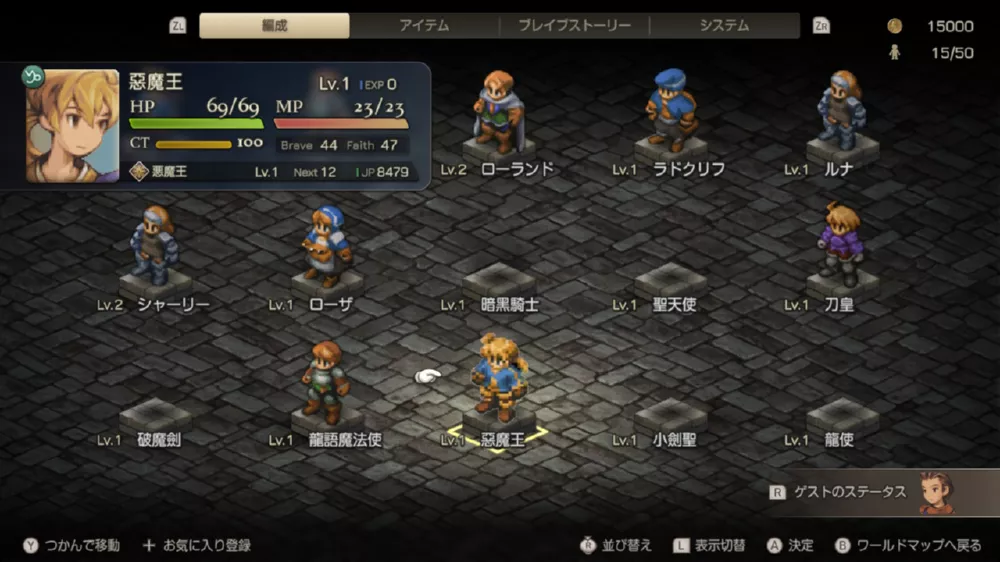Switch to the 編成 tab

coord(274,26)
